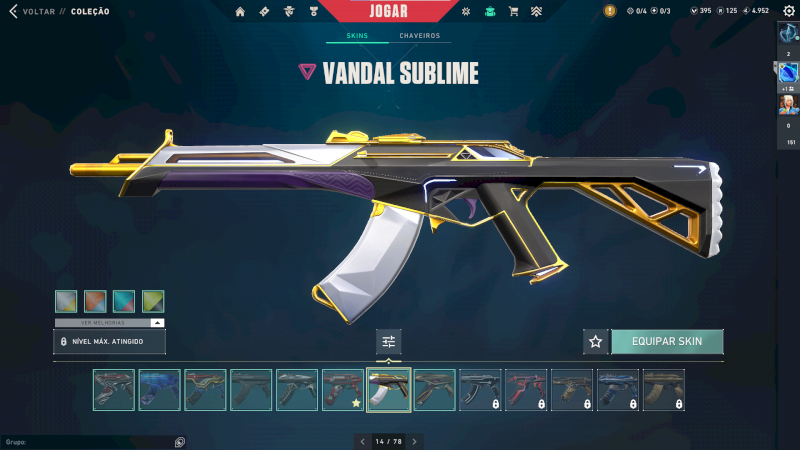800x450 pixels.
Task: Open the skin filter sliders button
Action: coord(389,342)
